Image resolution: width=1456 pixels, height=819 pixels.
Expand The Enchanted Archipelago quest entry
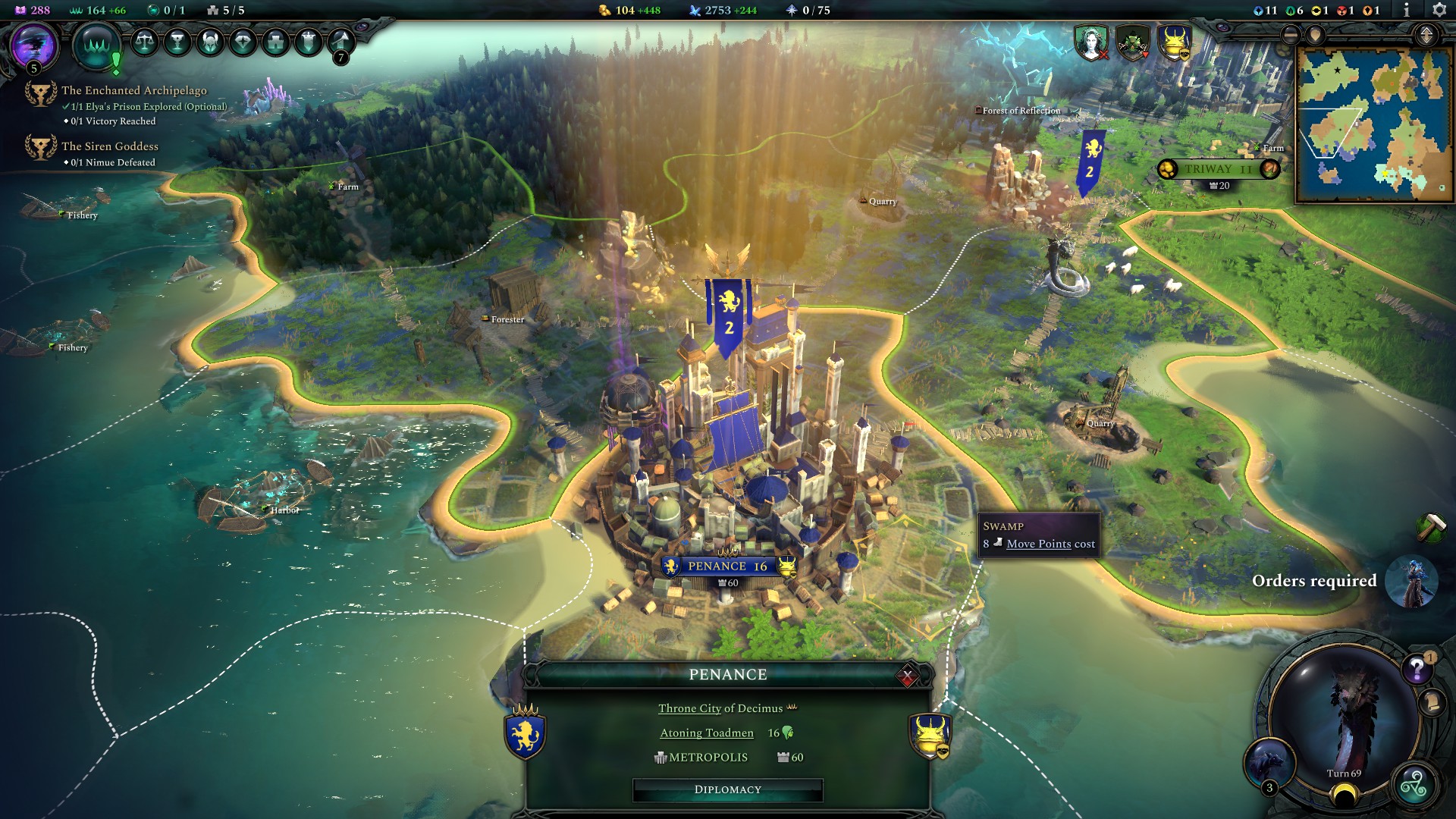134,89
